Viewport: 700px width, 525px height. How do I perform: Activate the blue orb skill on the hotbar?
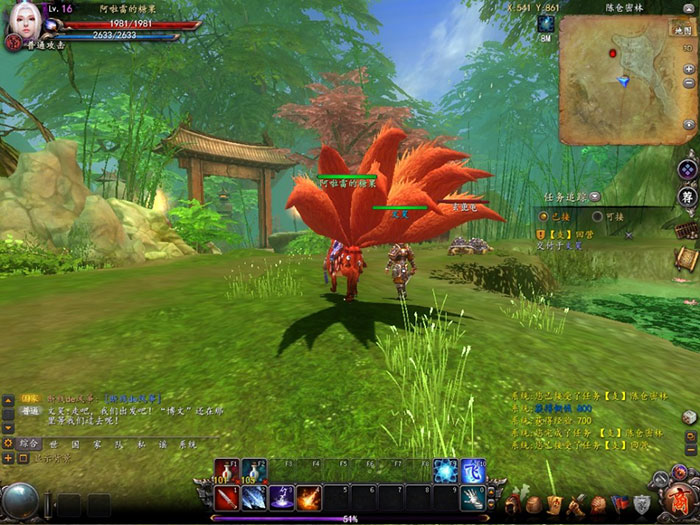pyautogui.click(x=445, y=471)
